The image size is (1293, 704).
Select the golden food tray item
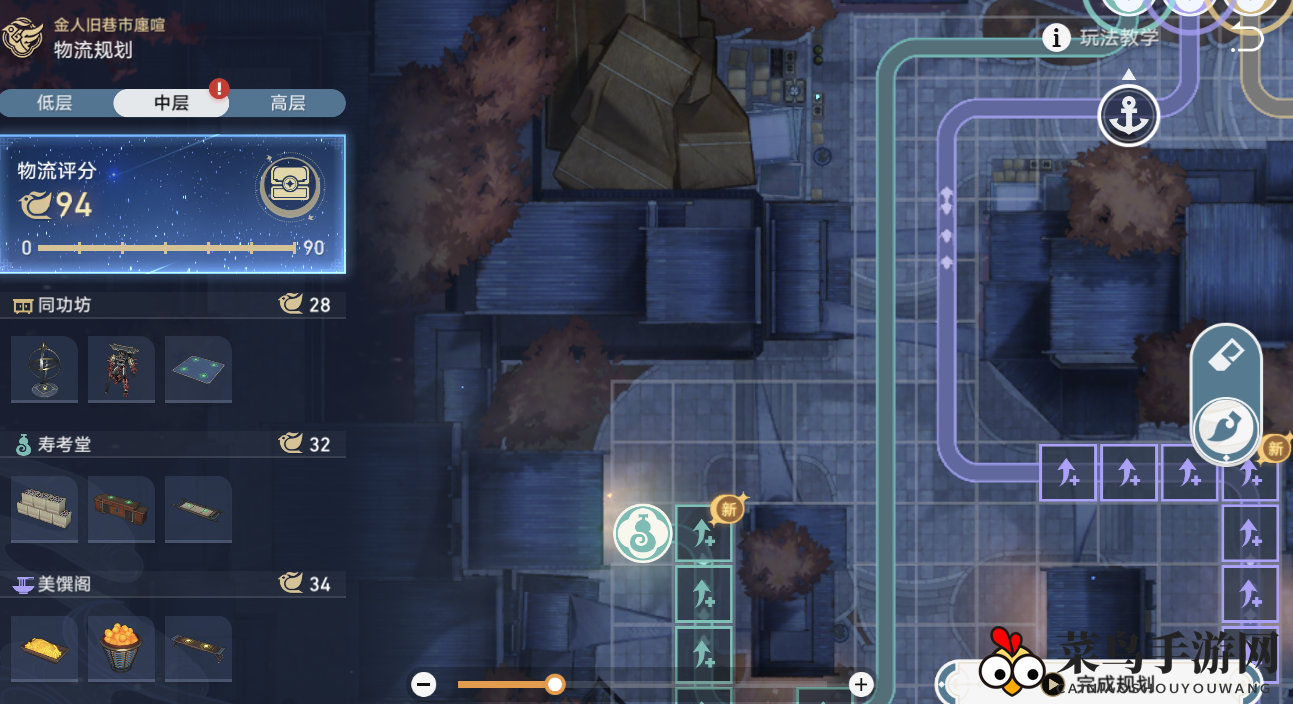pyautogui.click(x=43, y=647)
